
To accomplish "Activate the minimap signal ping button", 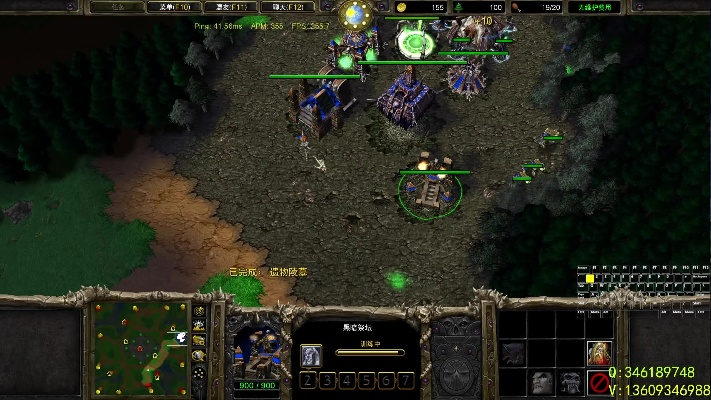I will (199, 311).
